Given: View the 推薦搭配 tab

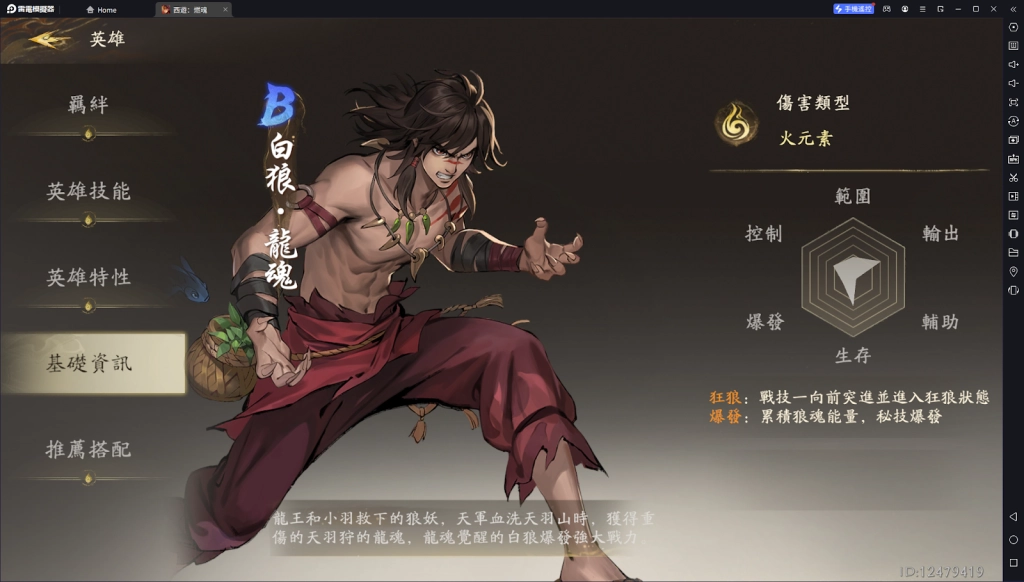Looking at the screenshot, I should 88,449.
